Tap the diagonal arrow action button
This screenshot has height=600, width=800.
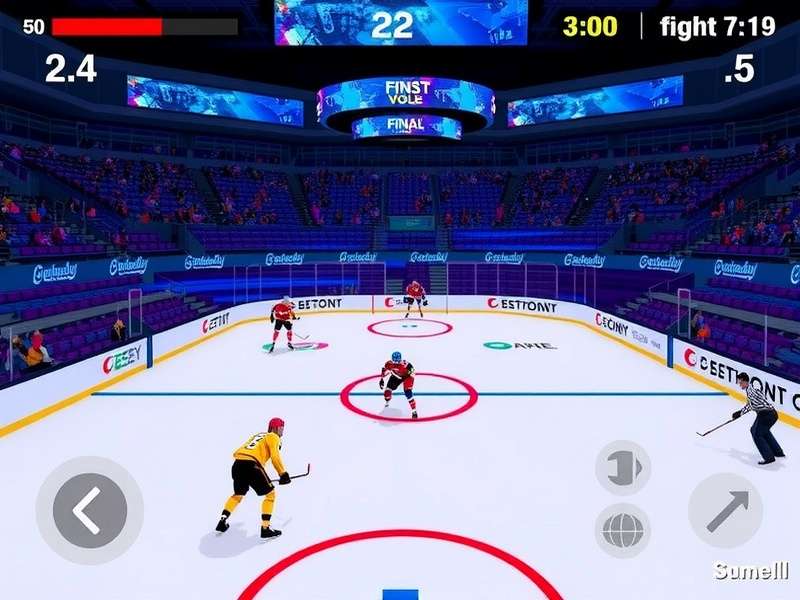[725, 510]
